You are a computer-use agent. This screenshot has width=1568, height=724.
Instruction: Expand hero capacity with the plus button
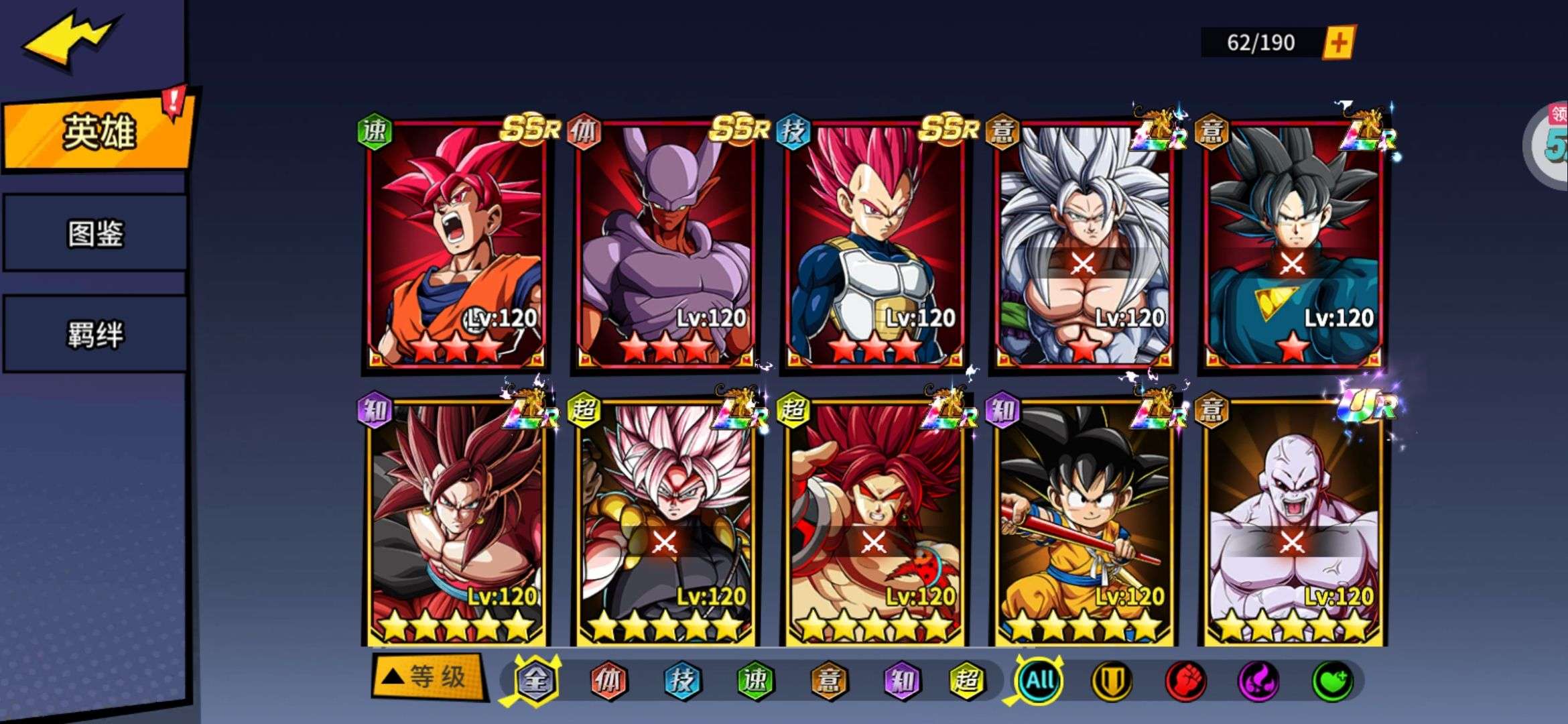(1338, 43)
